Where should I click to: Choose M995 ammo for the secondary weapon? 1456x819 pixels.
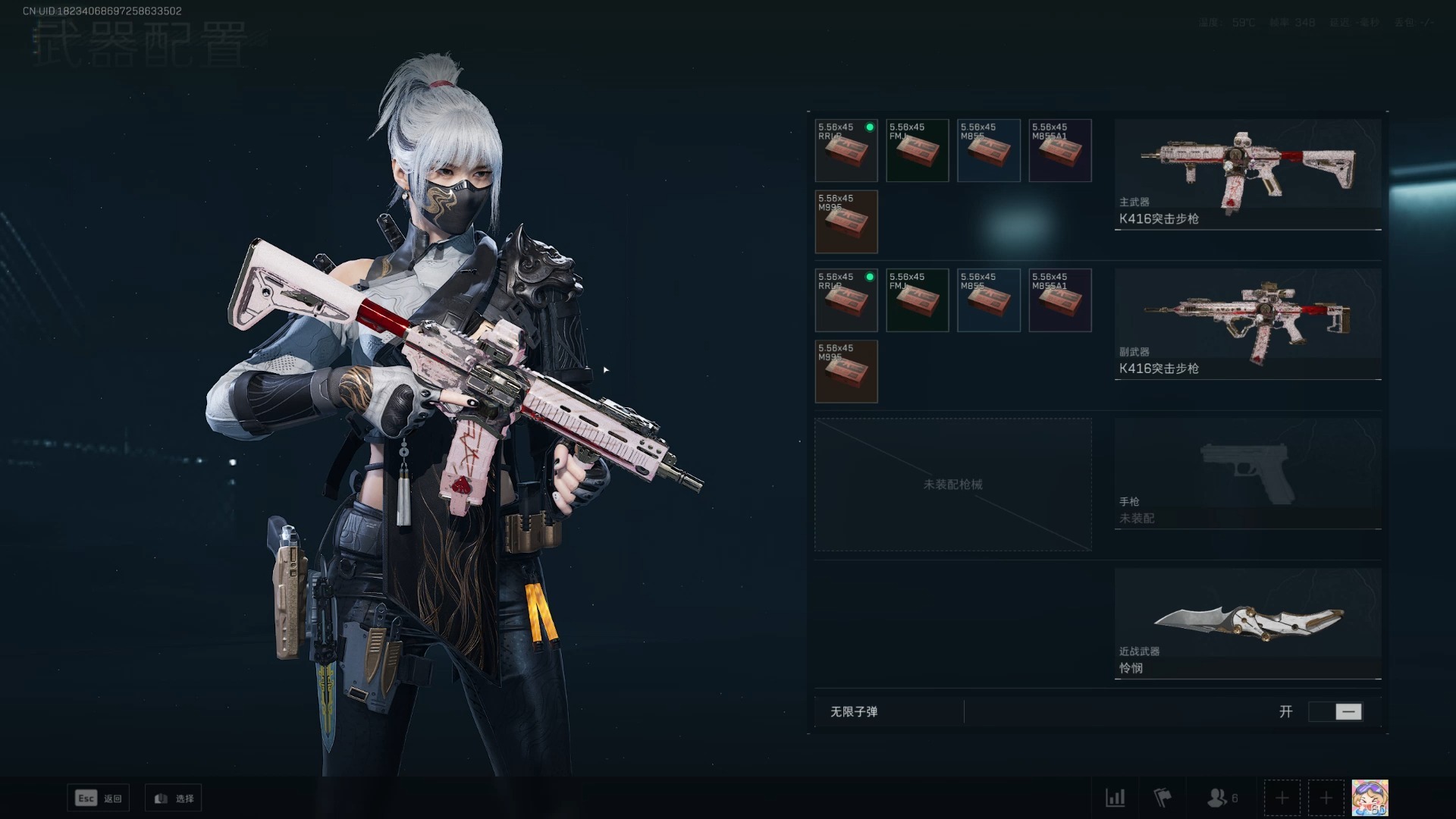point(846,372)
